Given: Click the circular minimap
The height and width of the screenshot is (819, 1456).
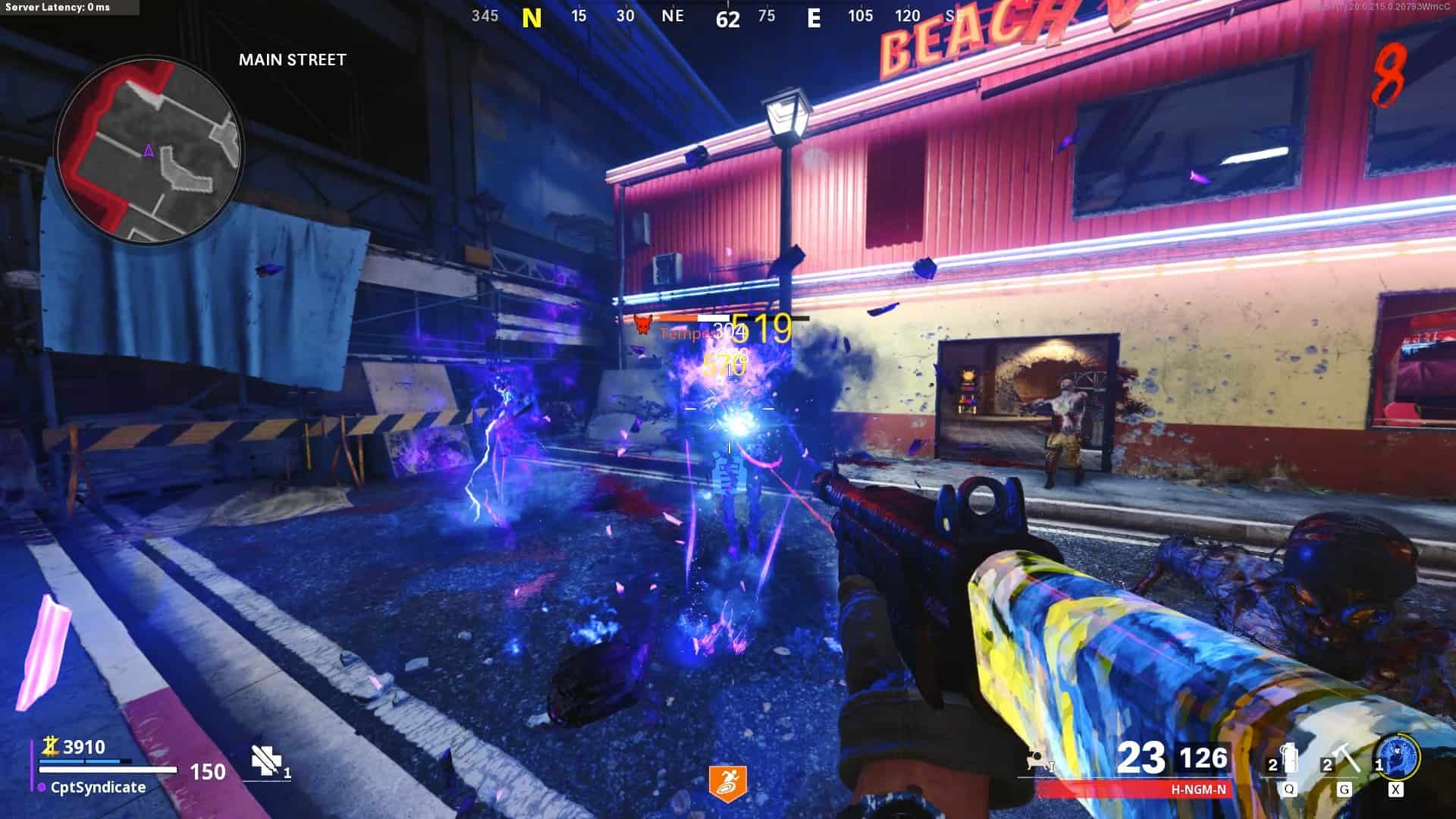Looking at the screenshot, I should tap(149, 151).
